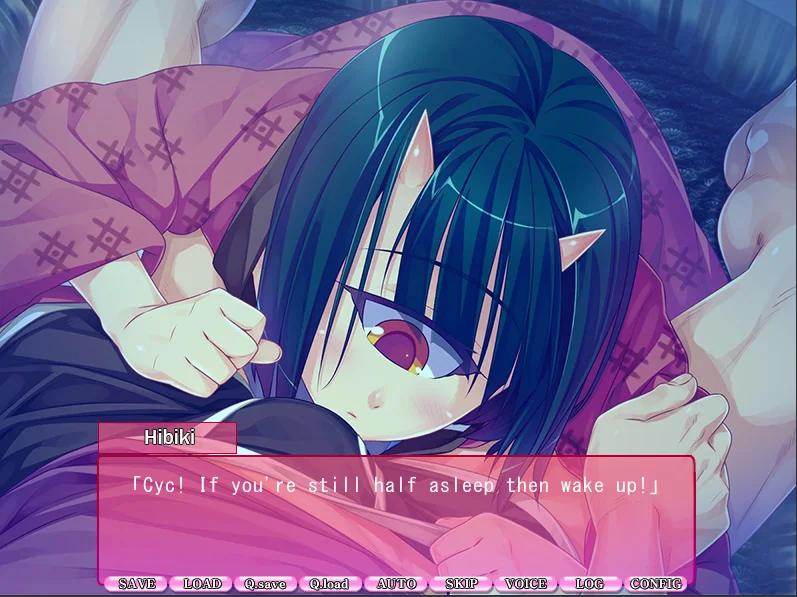The image size is (797, 597).
Task: Open the SAVE menu
Action: coord(137,584)
